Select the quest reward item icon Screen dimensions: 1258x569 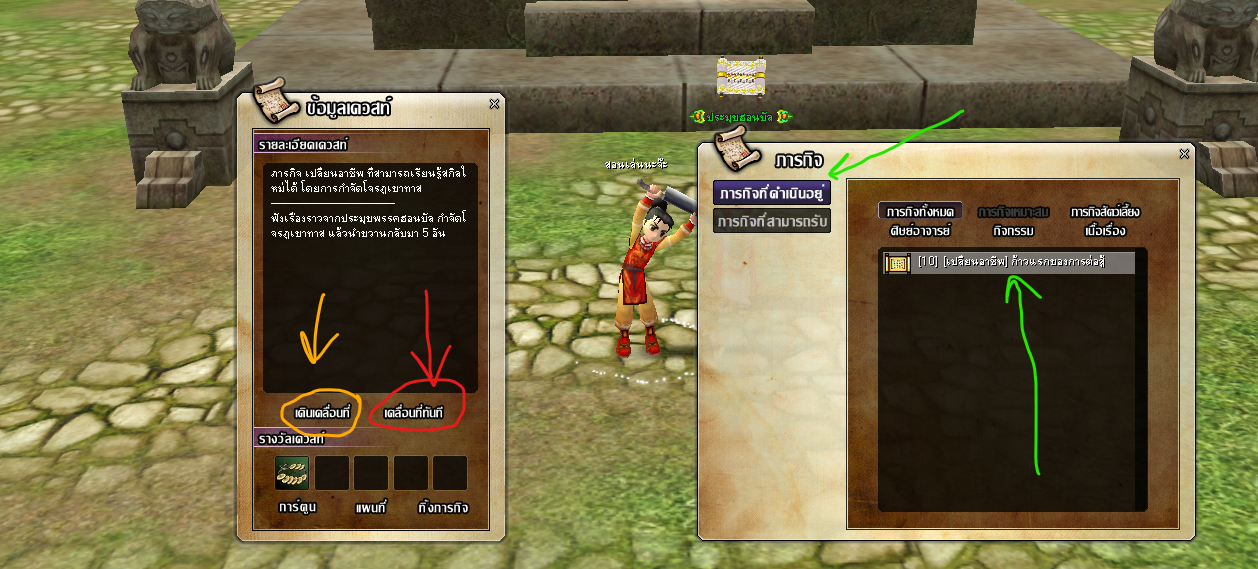[293, 473]
